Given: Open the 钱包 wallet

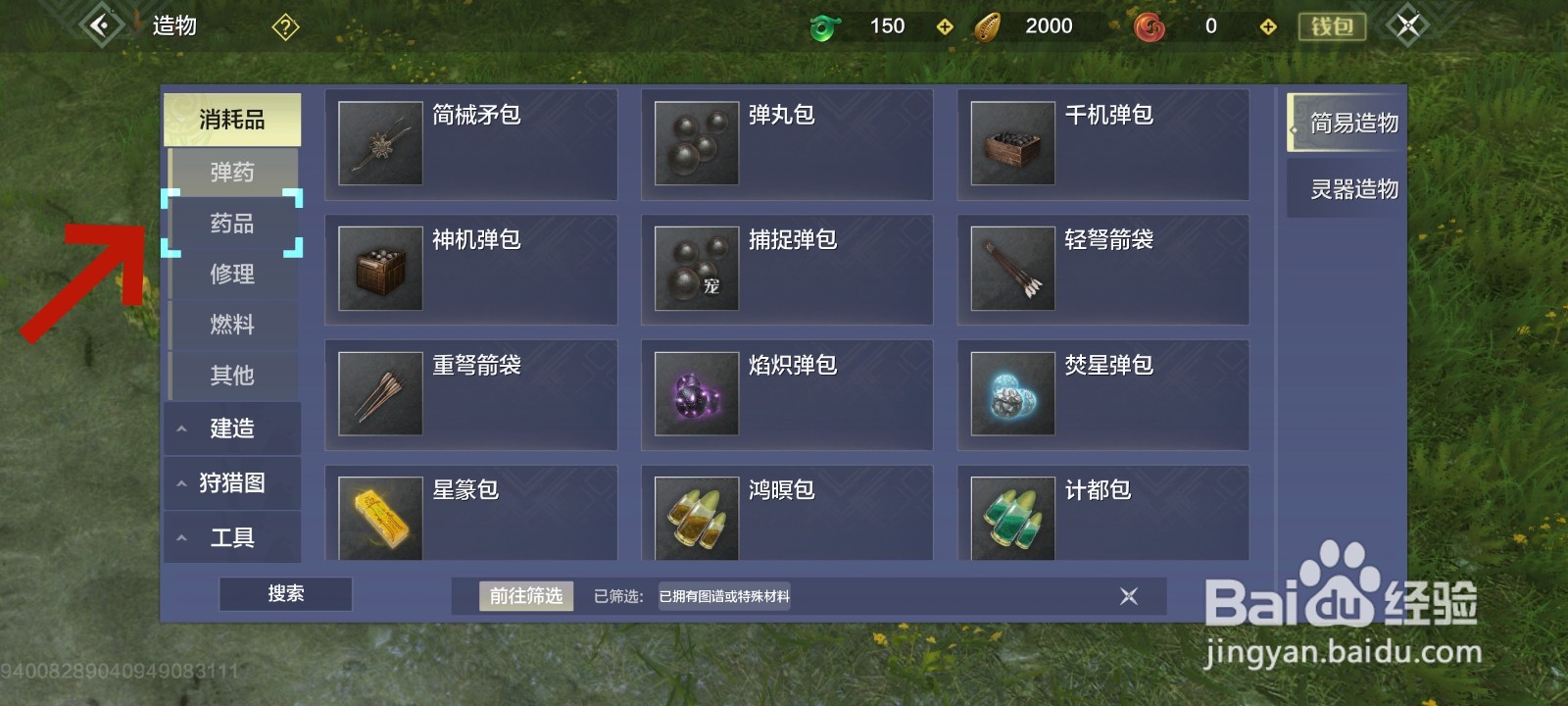Looking at the screenshot, I should [1331, 26].
